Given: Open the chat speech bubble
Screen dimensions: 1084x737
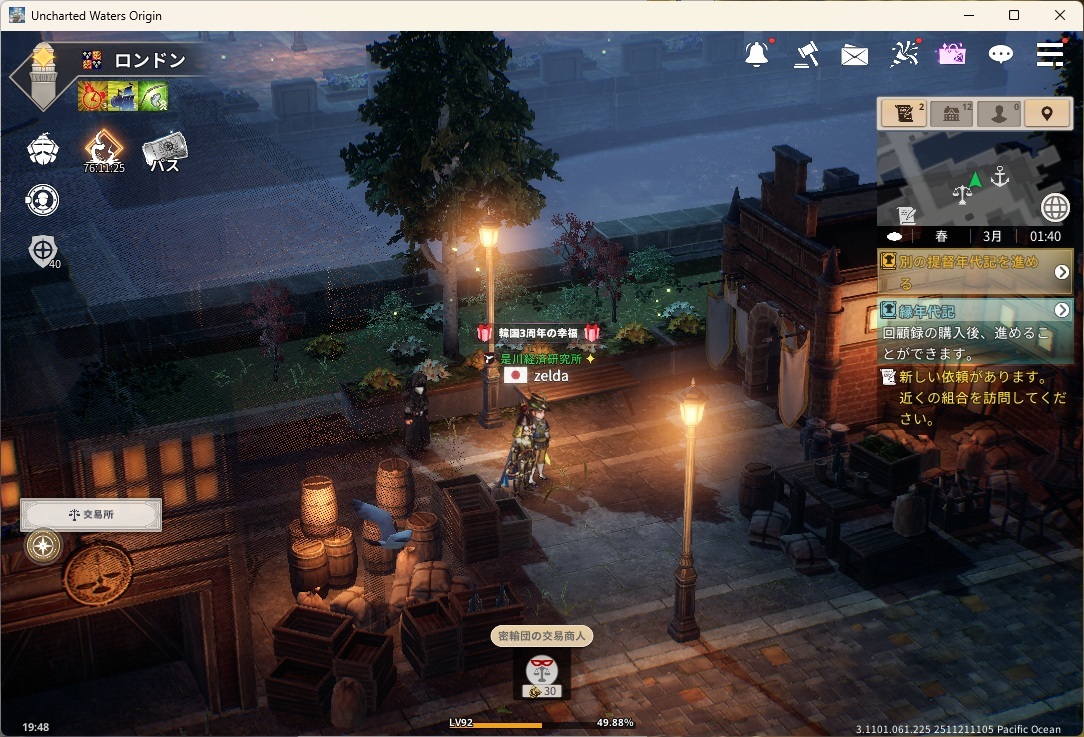Looking at the screenshot, I should [1000, 55].
